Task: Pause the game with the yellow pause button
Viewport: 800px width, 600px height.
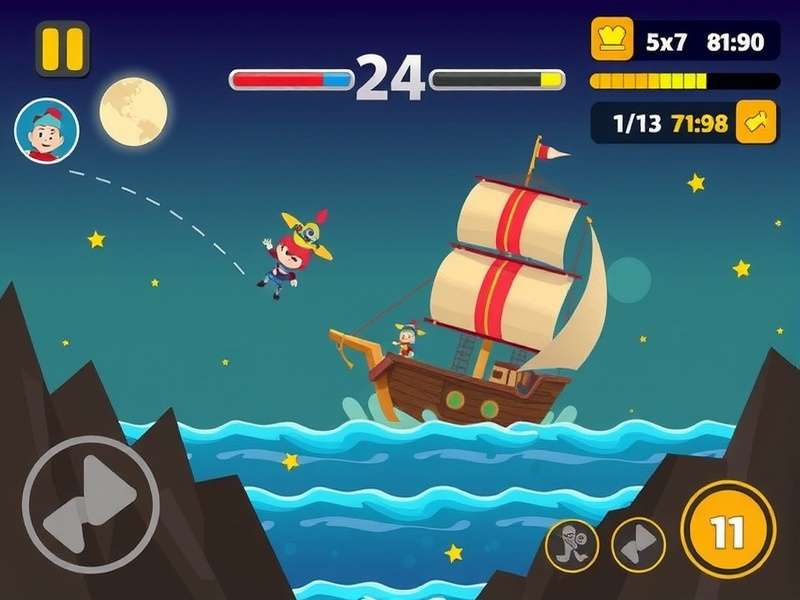Action: pos(62,48)
